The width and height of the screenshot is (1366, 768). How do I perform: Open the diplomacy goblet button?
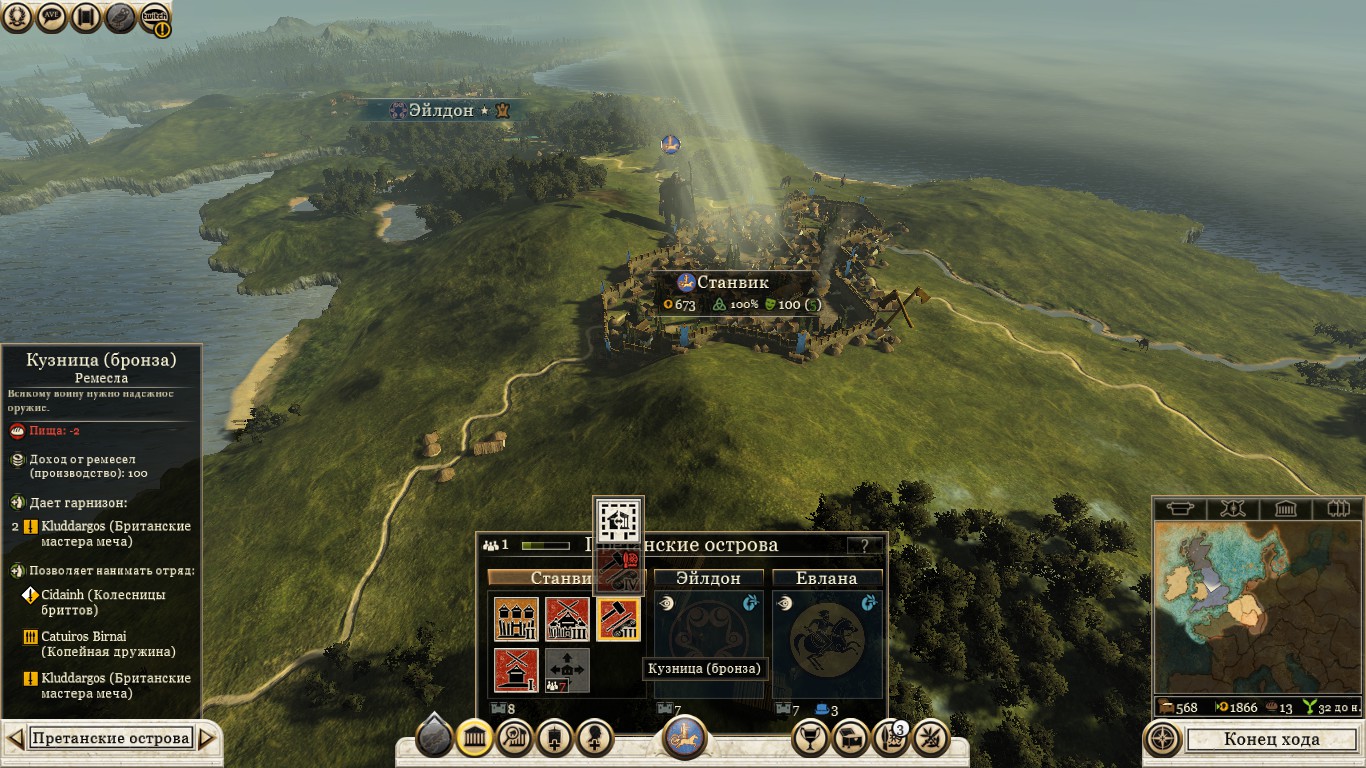click(x=810, y=739)
